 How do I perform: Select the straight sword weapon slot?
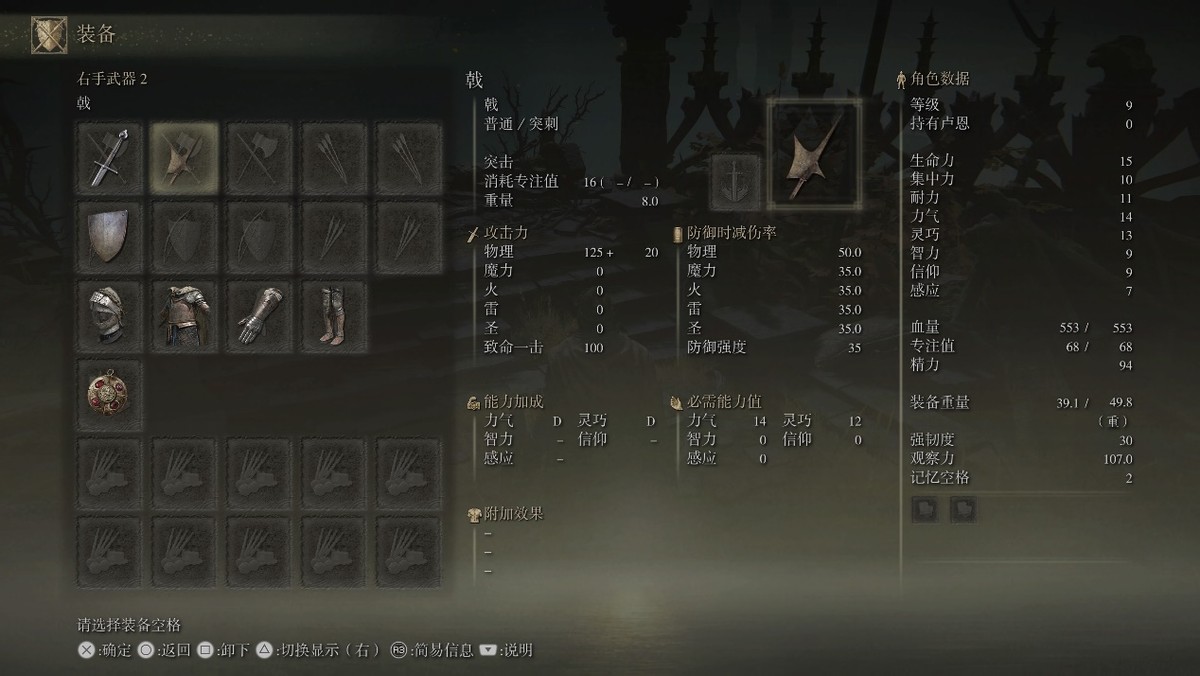point(110,158)
